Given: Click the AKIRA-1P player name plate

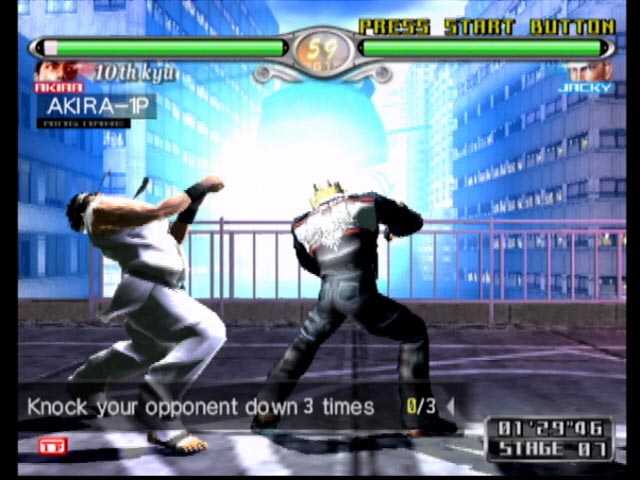Looking at the screenshot, I should click(x=96, y=106).
